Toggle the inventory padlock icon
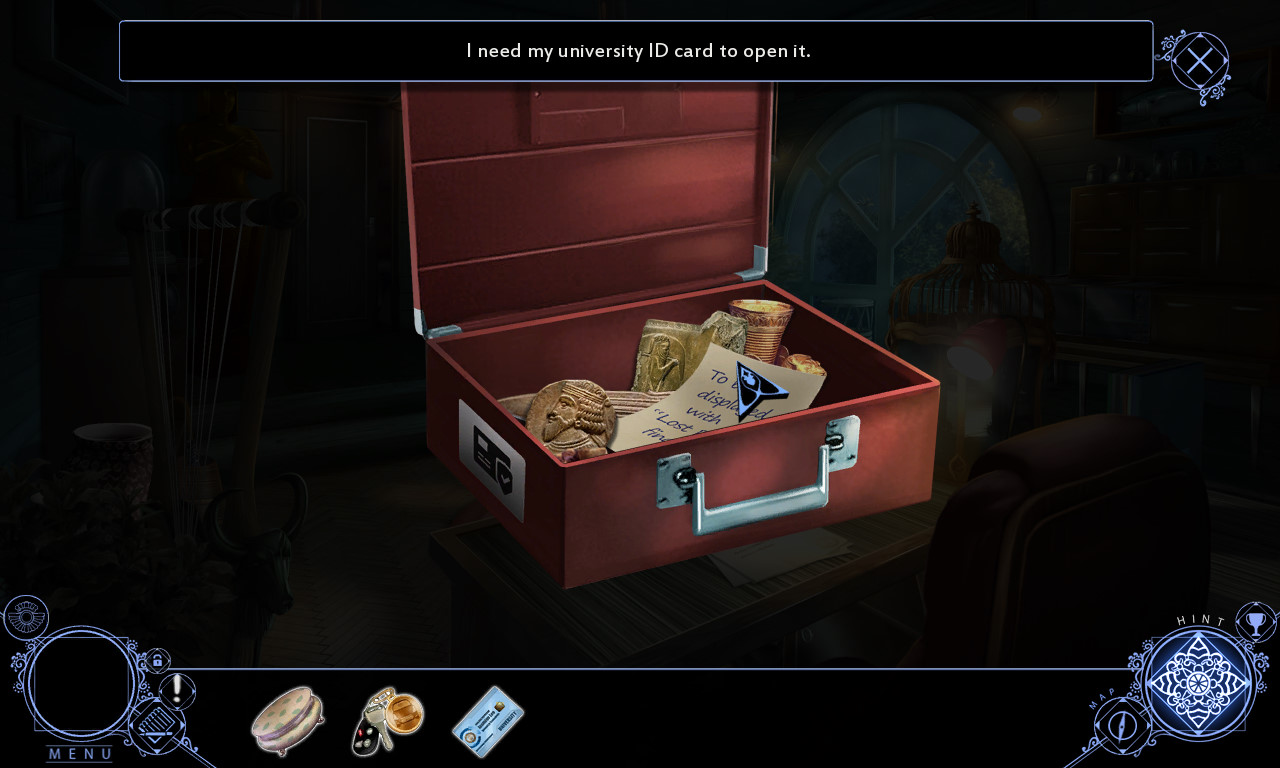 click(x=156, y=661)
